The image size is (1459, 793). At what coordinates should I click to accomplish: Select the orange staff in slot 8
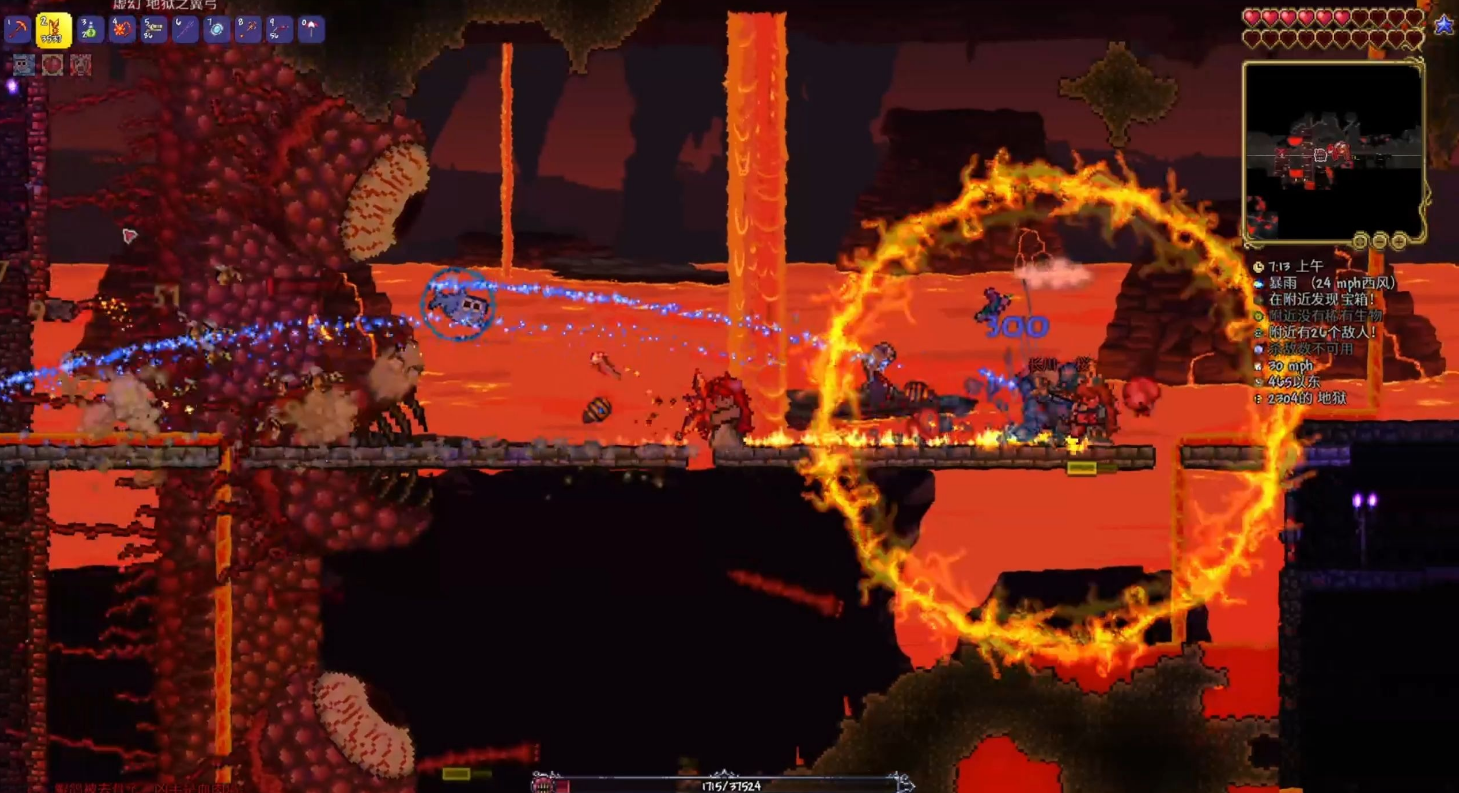[249, 30]
